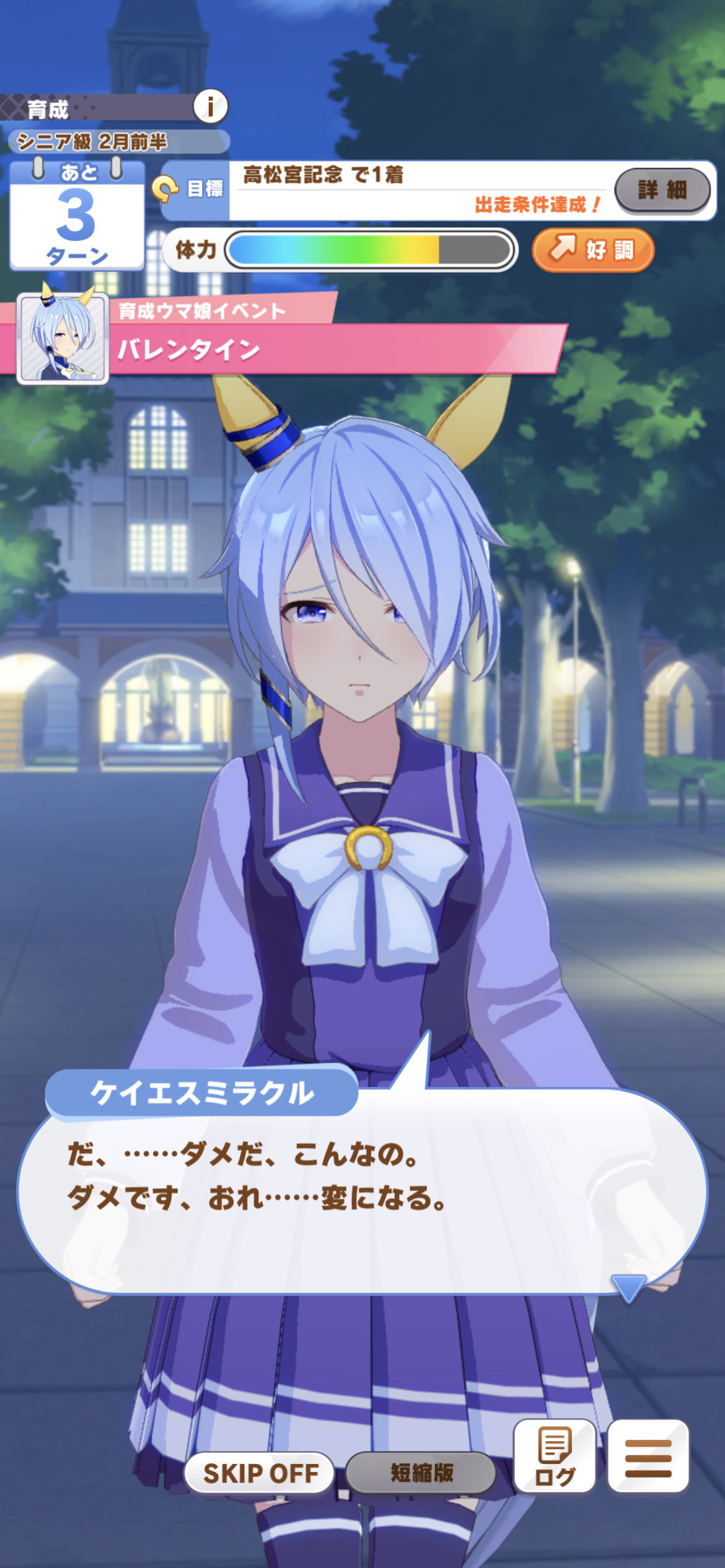The width and height of the screenshot is (725, 1568).
Task: Tap the 好調 mood indicator
Action: pyautogui.click(x=593, y=250)
